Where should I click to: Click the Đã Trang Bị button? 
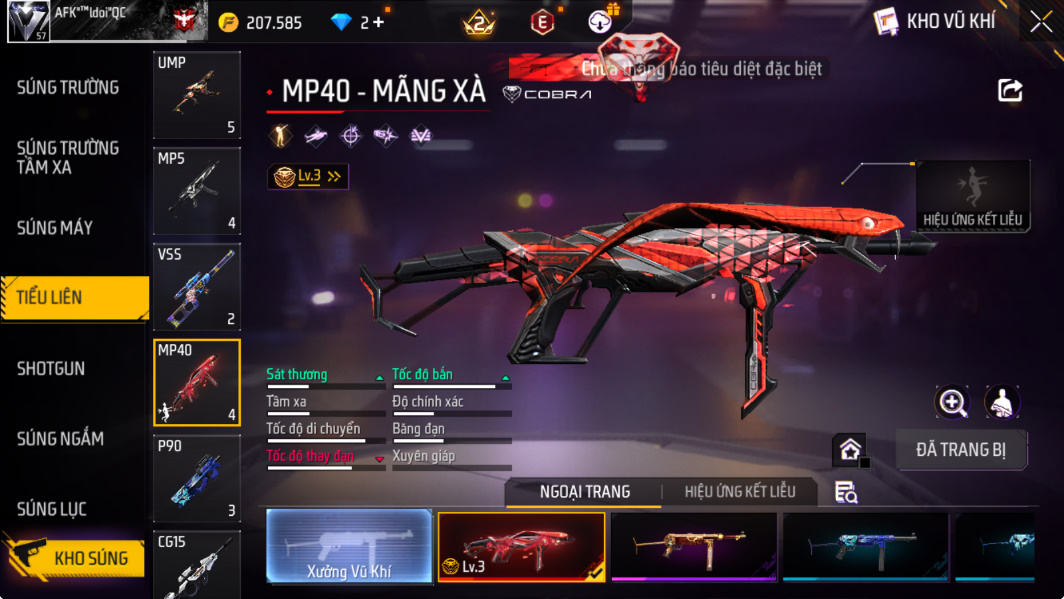tap(961, 450)
